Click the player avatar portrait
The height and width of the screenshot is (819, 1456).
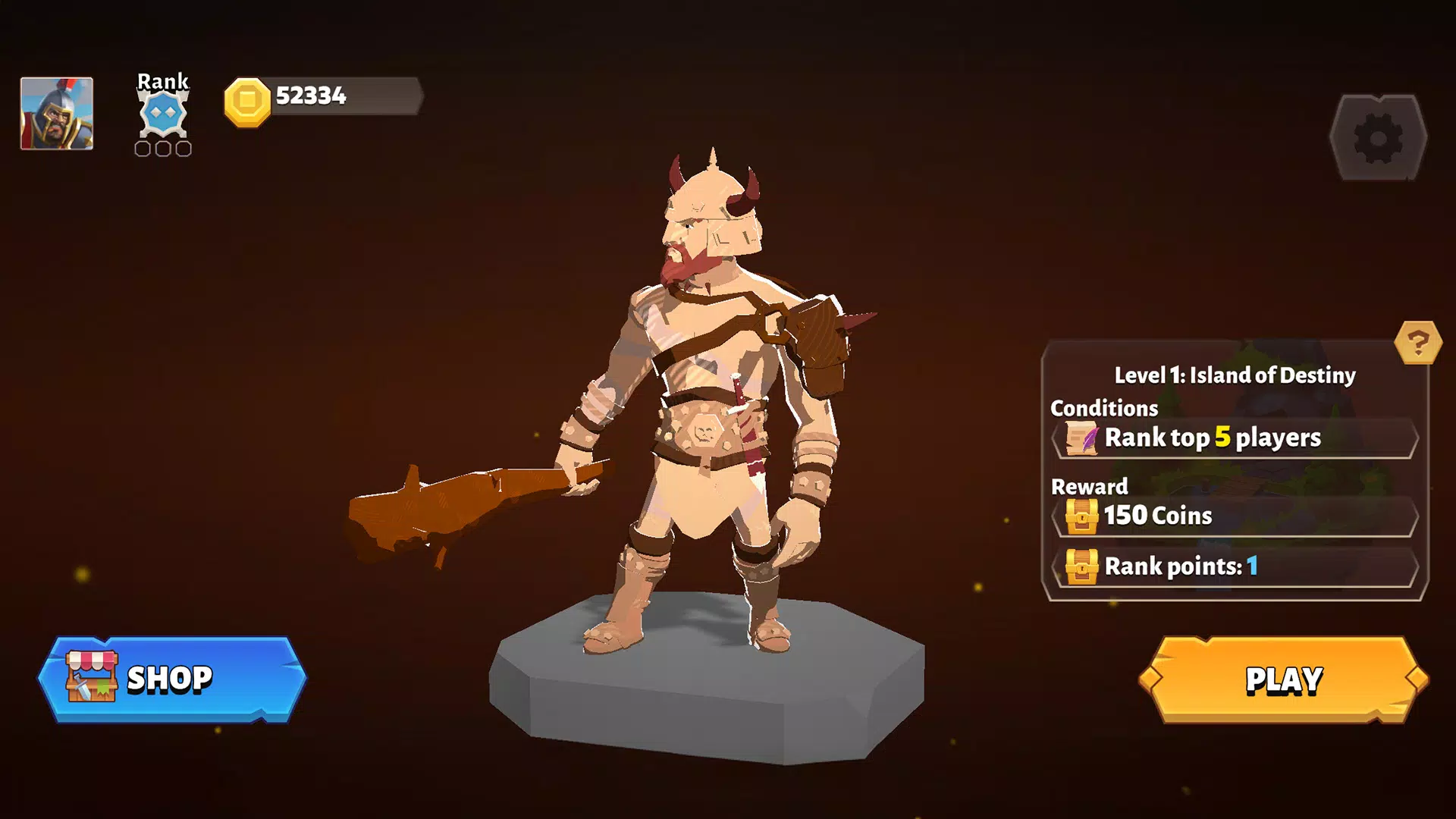point(57,114)
